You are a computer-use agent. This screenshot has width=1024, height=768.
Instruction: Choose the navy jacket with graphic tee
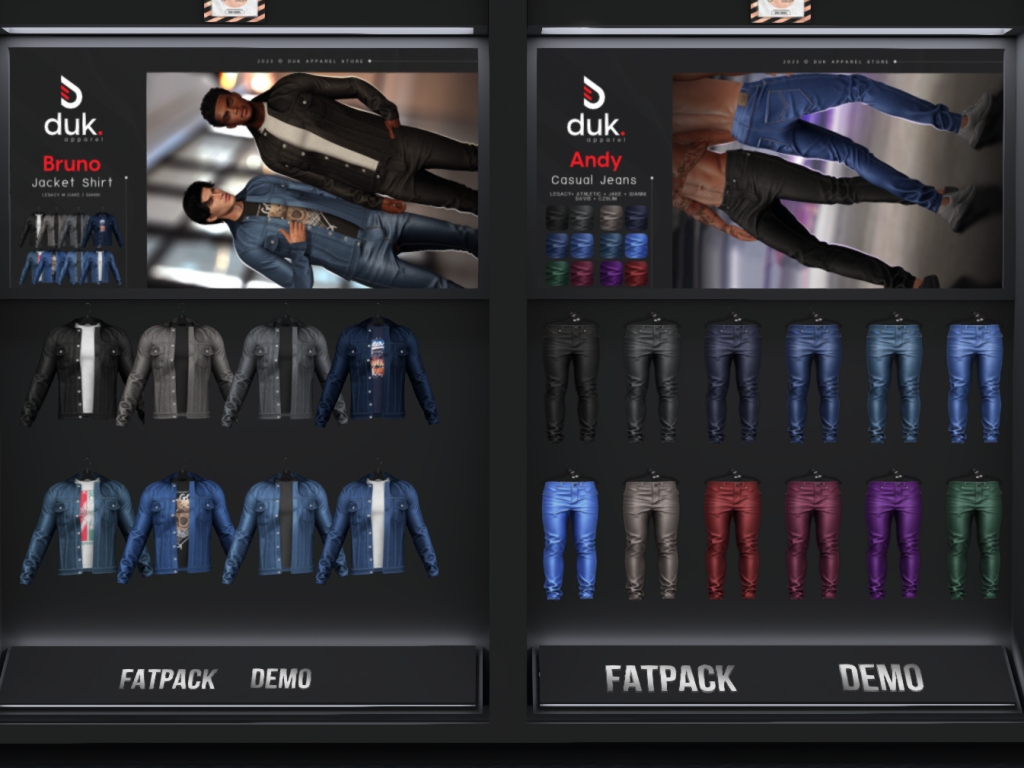[378, 370]
